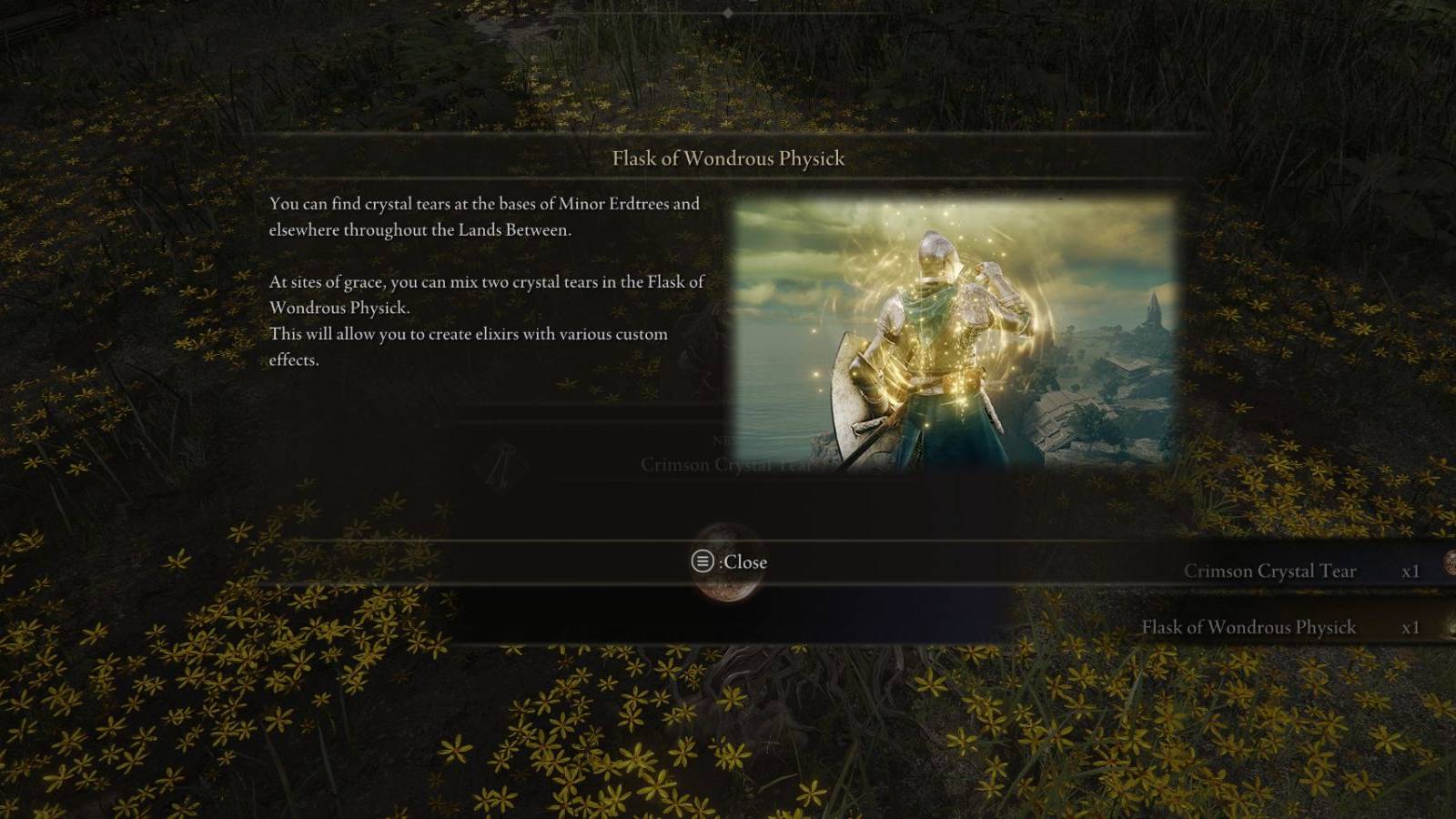Select the Flask of Wondrous Physick title bar
Viewport: 1456px width, 819px height.
coord(727,157)
